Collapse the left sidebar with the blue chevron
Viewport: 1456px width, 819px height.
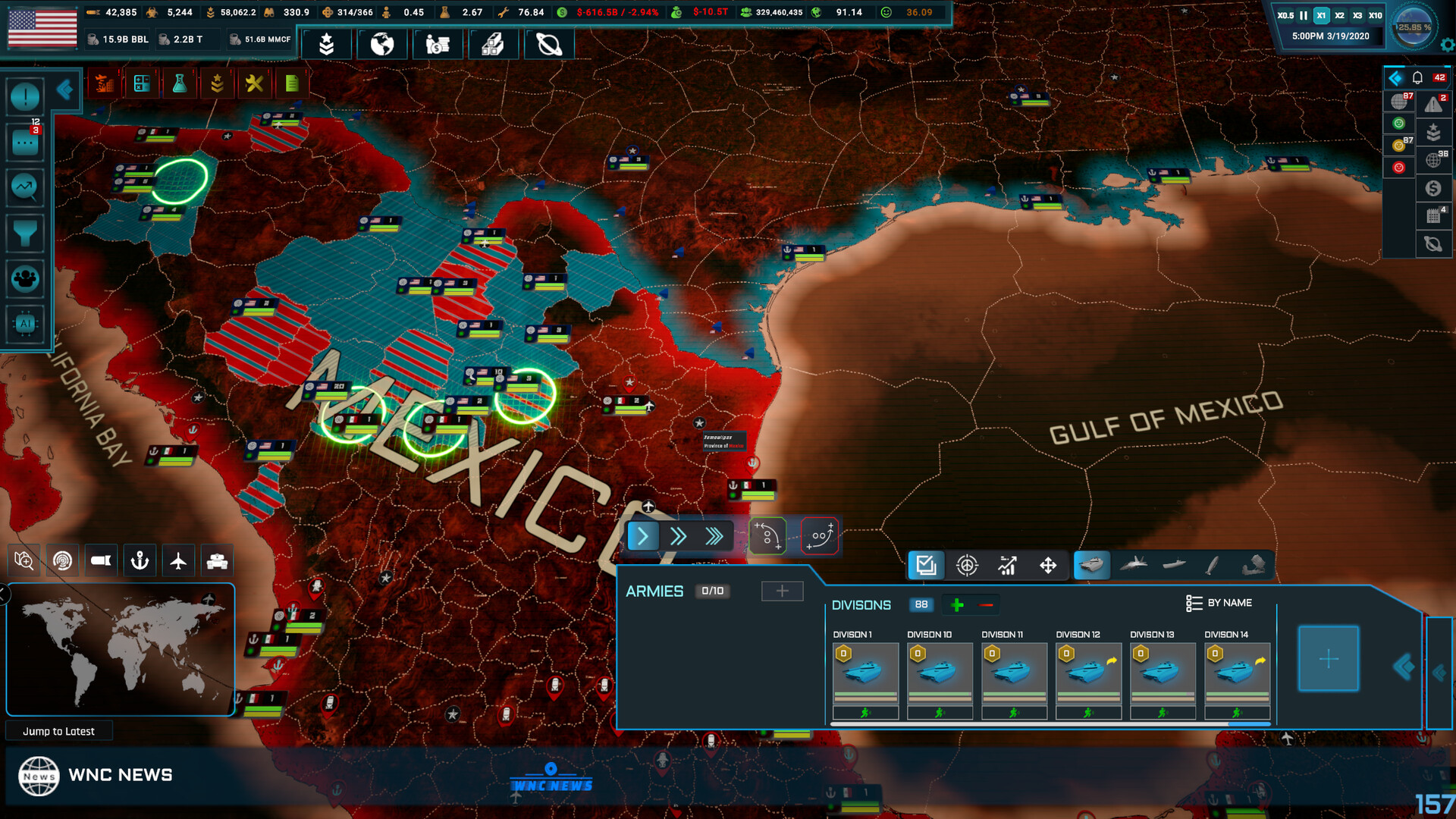coord(65,89)
